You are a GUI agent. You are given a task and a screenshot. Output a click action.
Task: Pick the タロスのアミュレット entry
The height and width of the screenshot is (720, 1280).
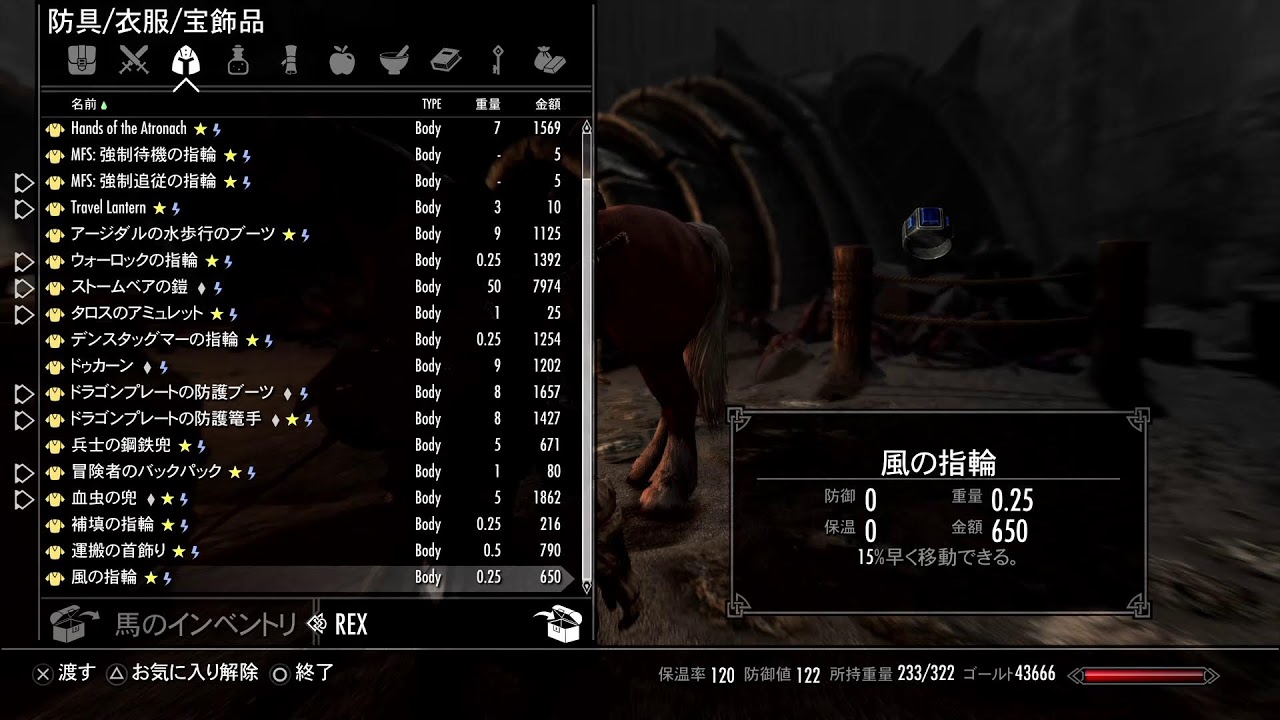coord(137,314)
